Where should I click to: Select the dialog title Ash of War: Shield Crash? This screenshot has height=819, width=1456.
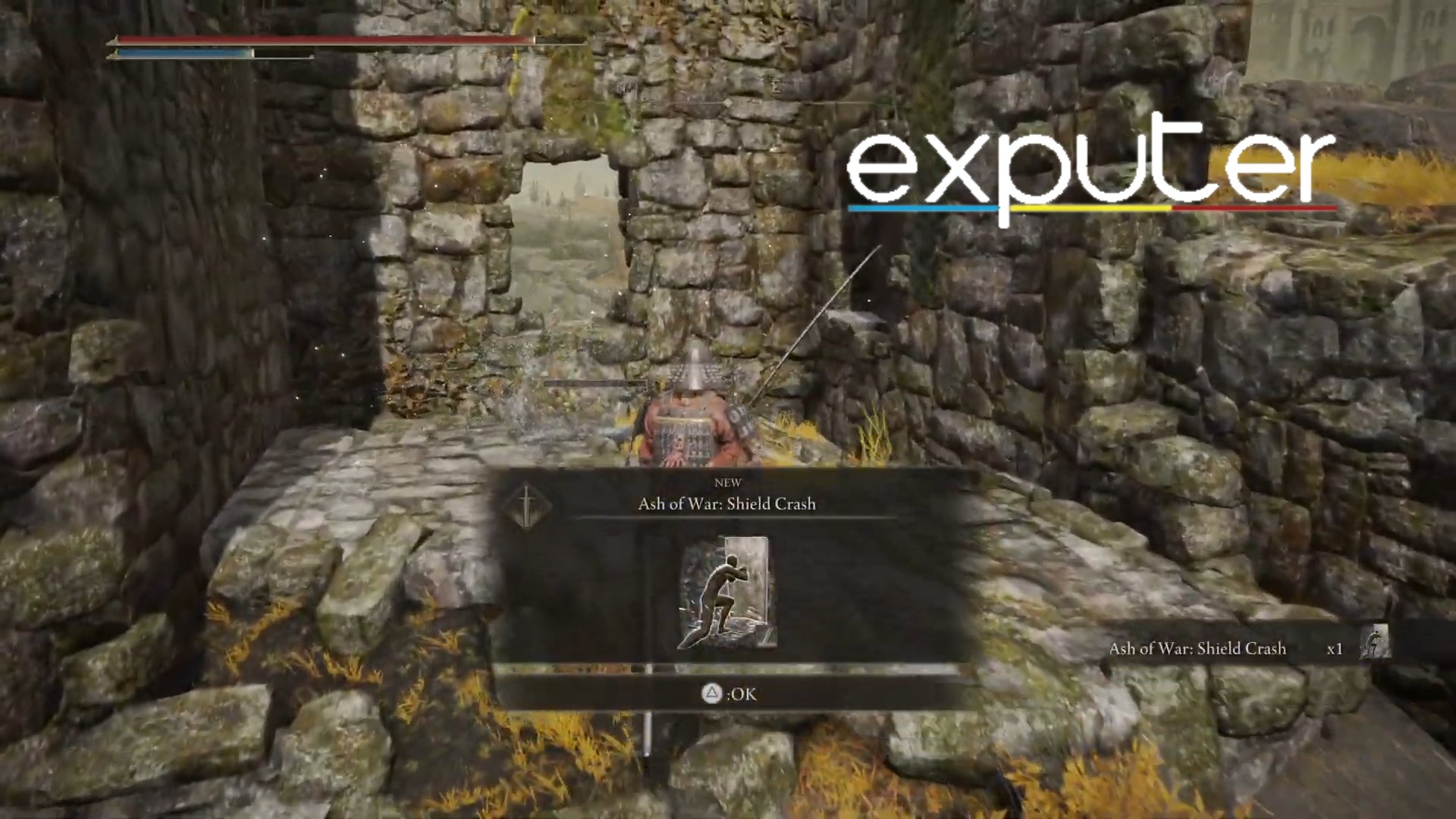(x=726, y=503)
